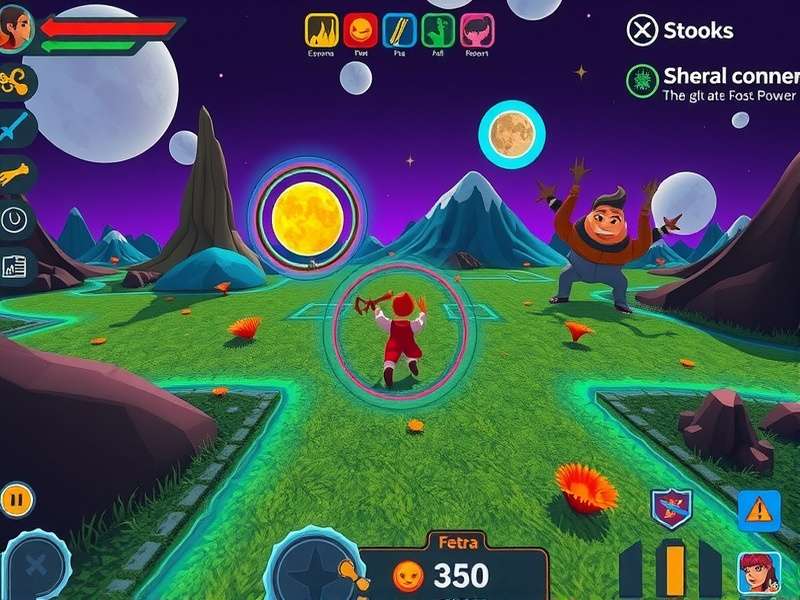Select the pink hair ability icon

[x=478, y=31]
